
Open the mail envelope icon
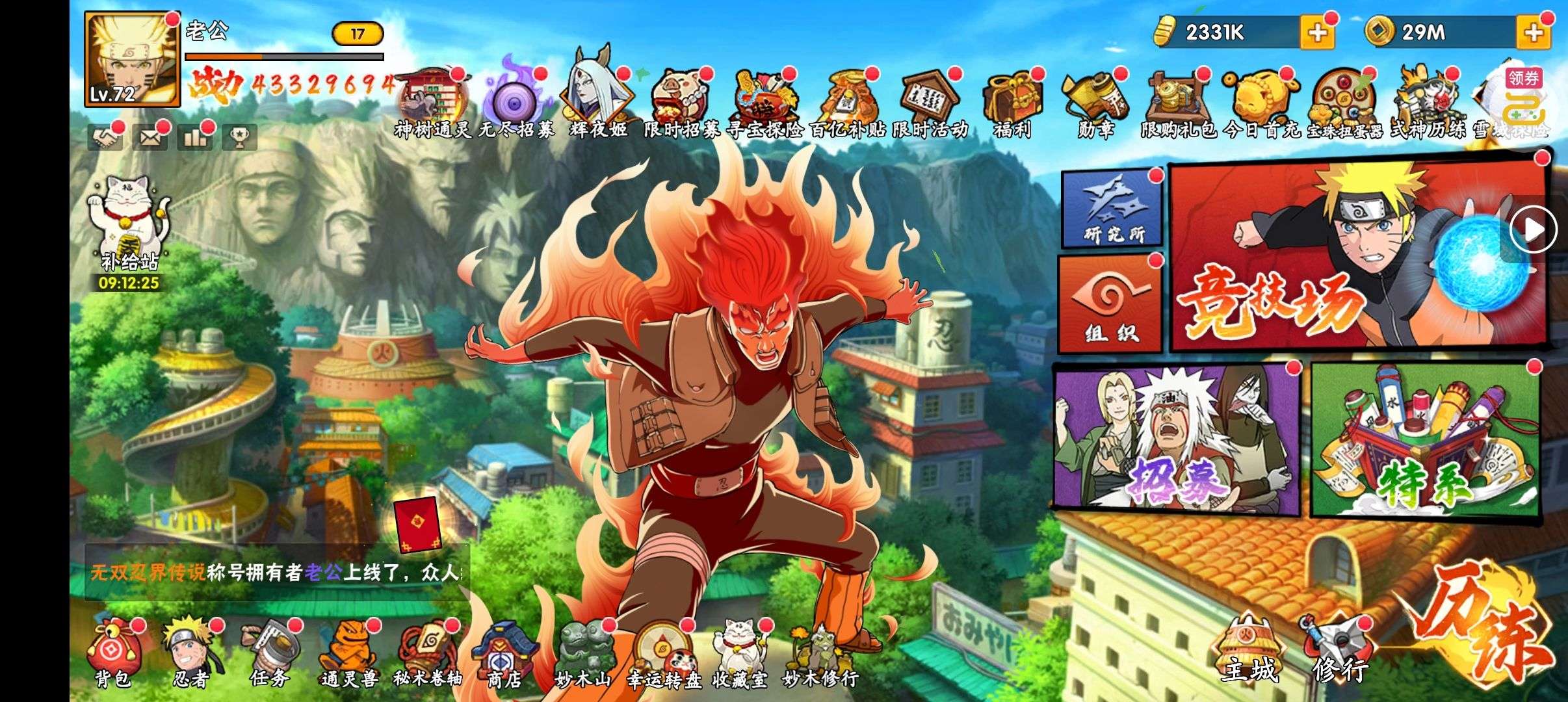tap(150, 137)
